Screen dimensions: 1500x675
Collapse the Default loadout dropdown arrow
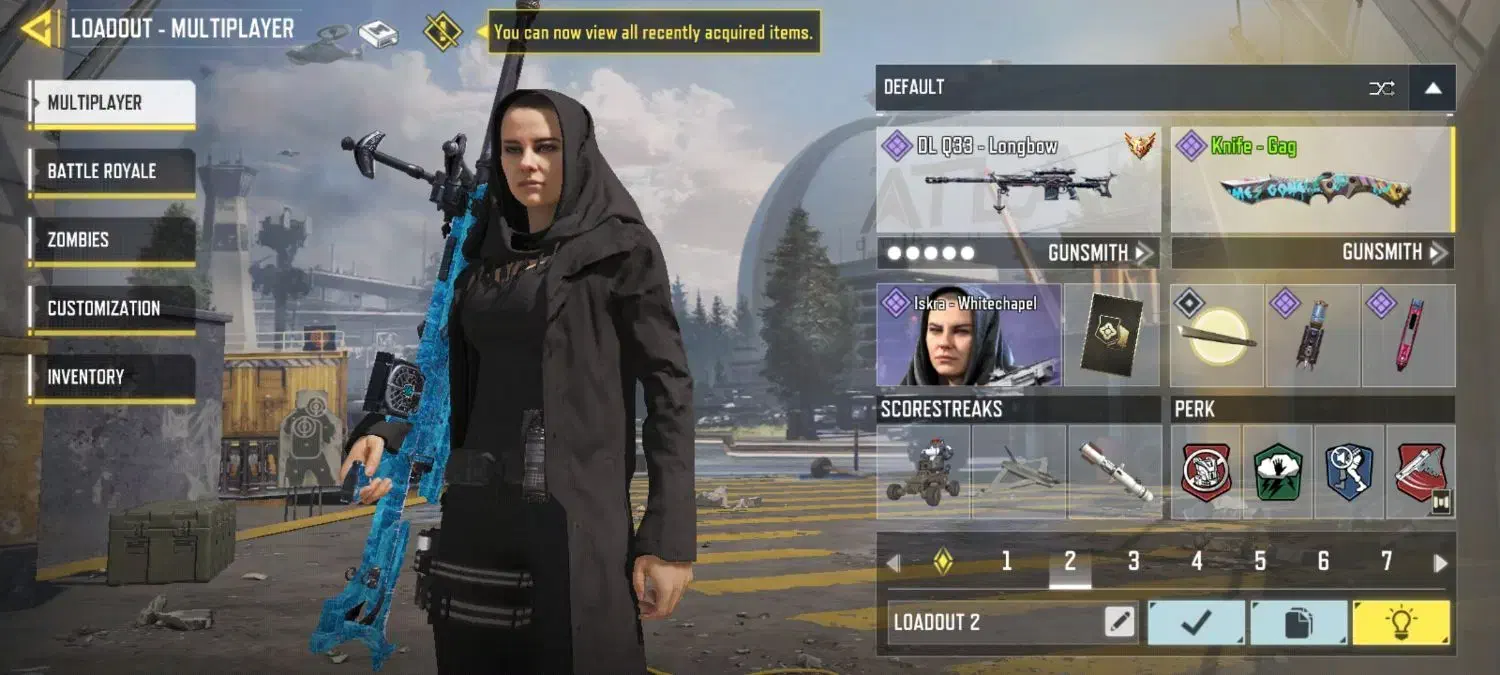[1432, 88]
